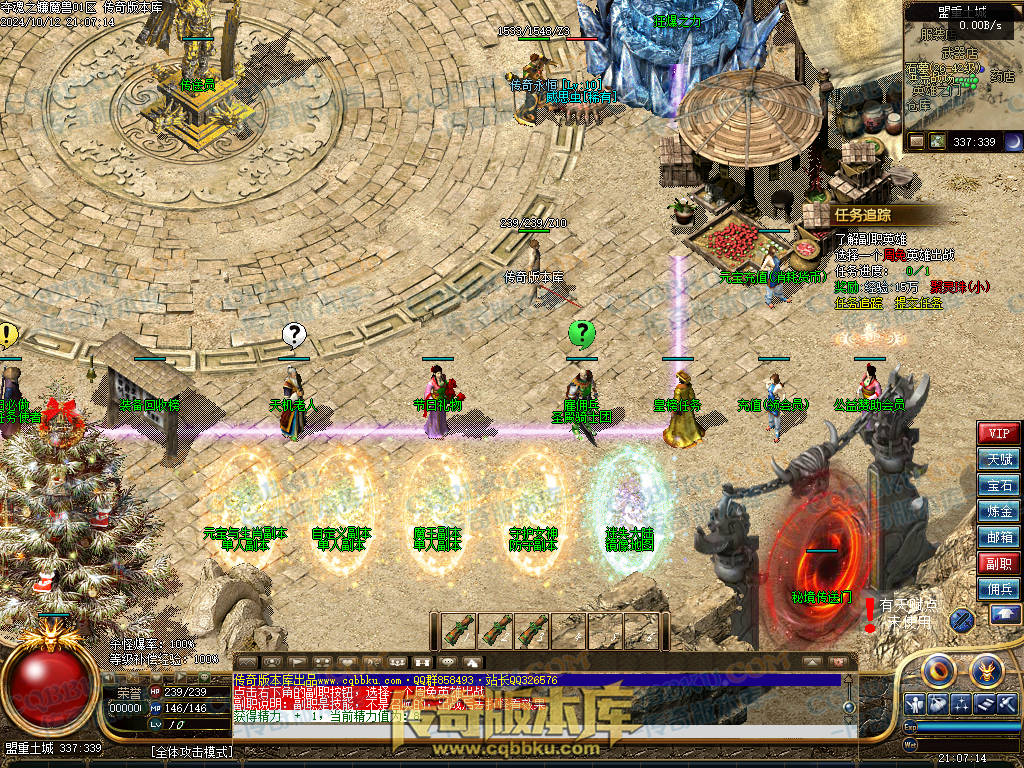Open the 佣兵 mercenary menu
The image size is (1024, 768).
[998, 589]
